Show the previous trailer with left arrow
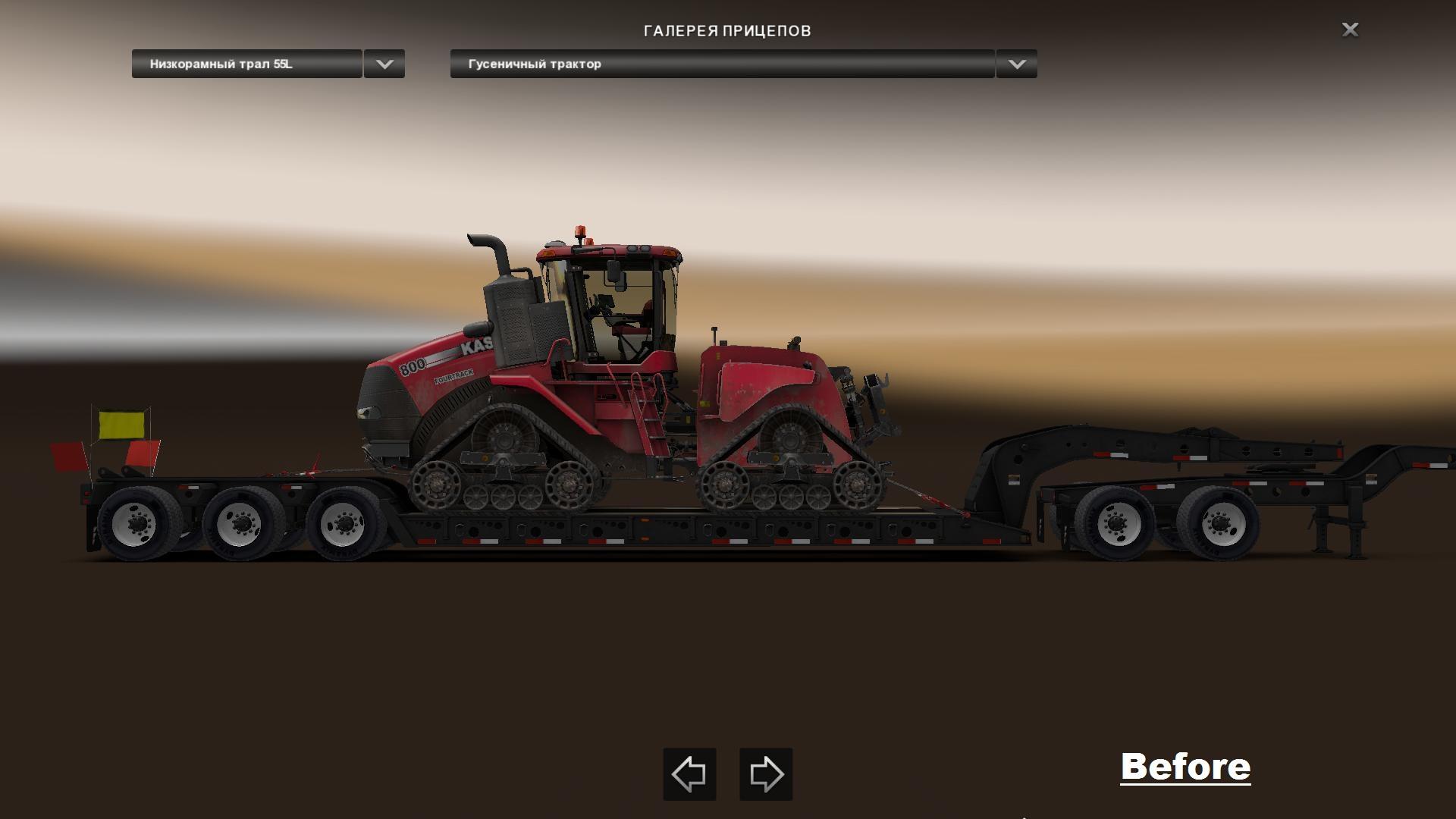1456x819 pixels. click(689, 774)
